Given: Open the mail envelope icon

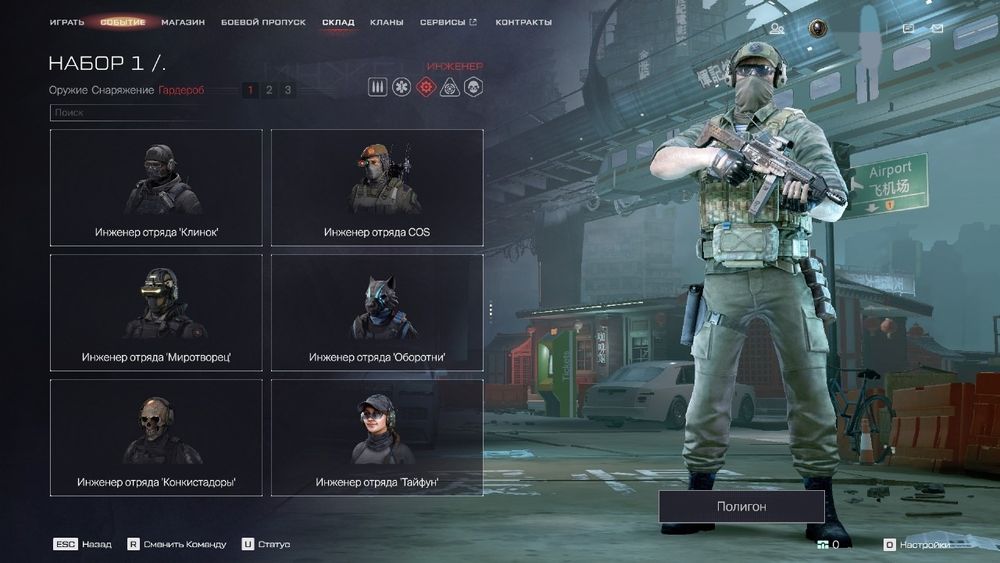Looking at the screenshot, I should [937, 28].
